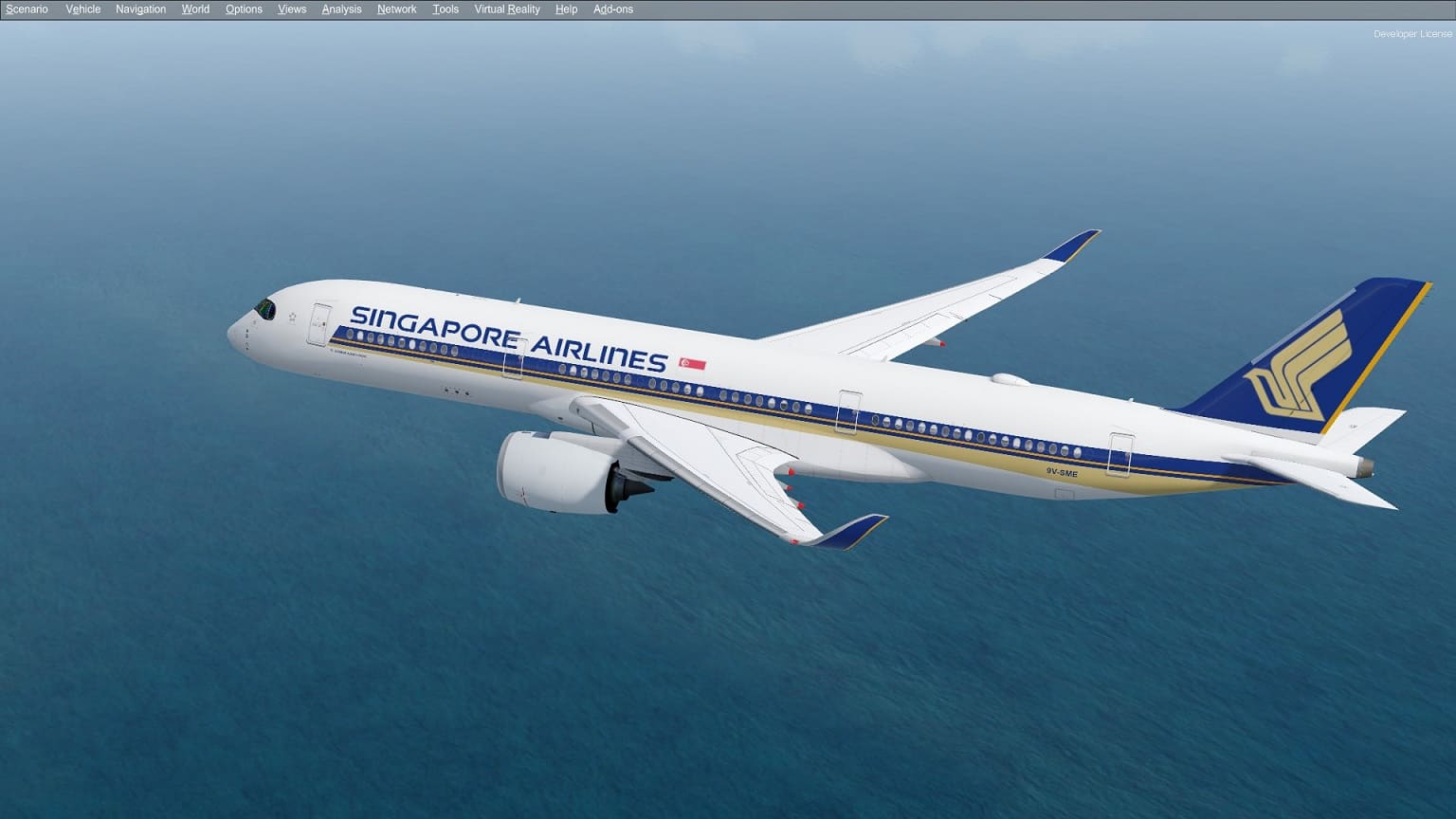
Task: Open the Virtual Reality menu
Action: 507,9
